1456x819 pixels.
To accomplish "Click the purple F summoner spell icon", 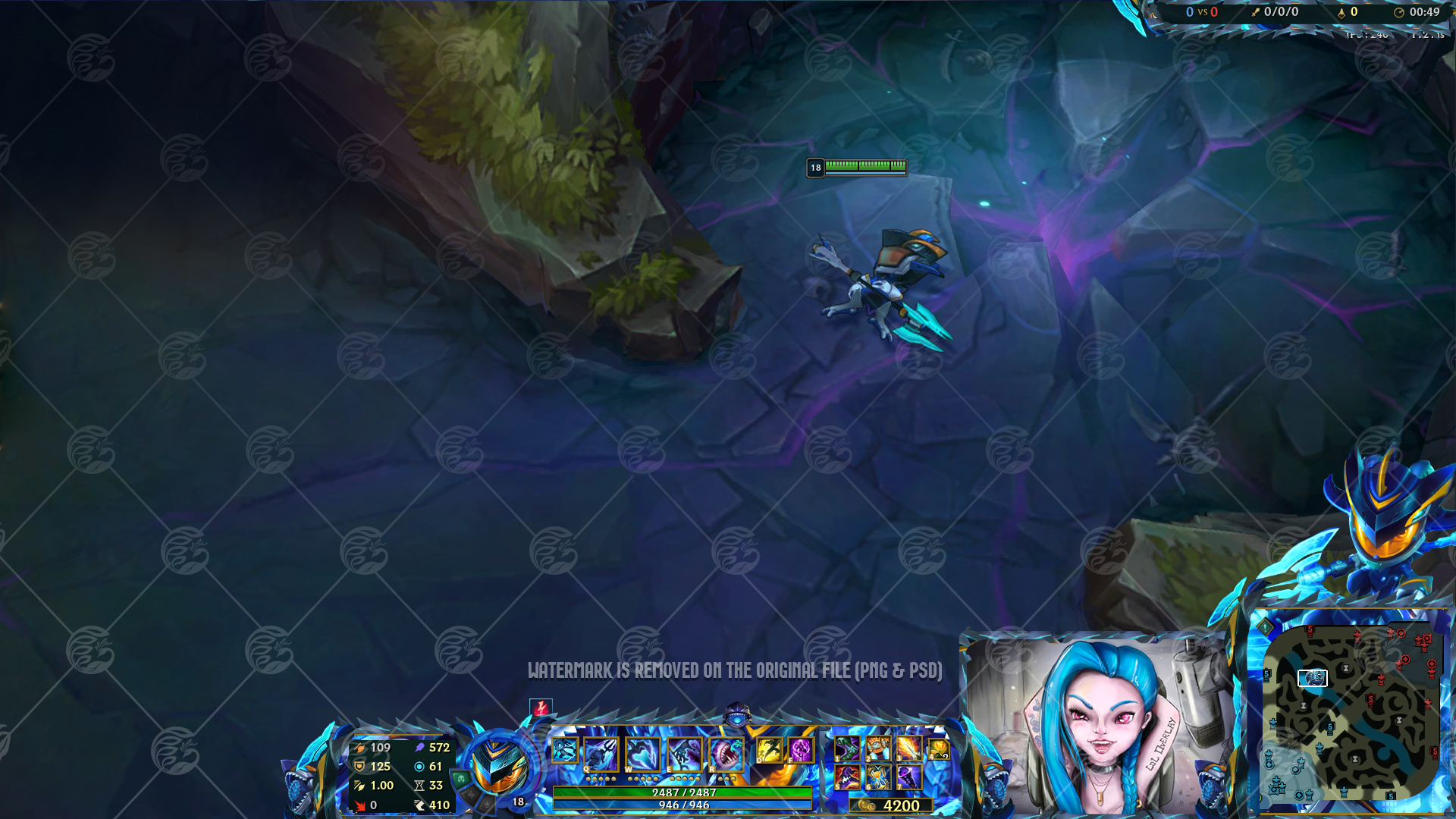I will click(x=800, y=749).
